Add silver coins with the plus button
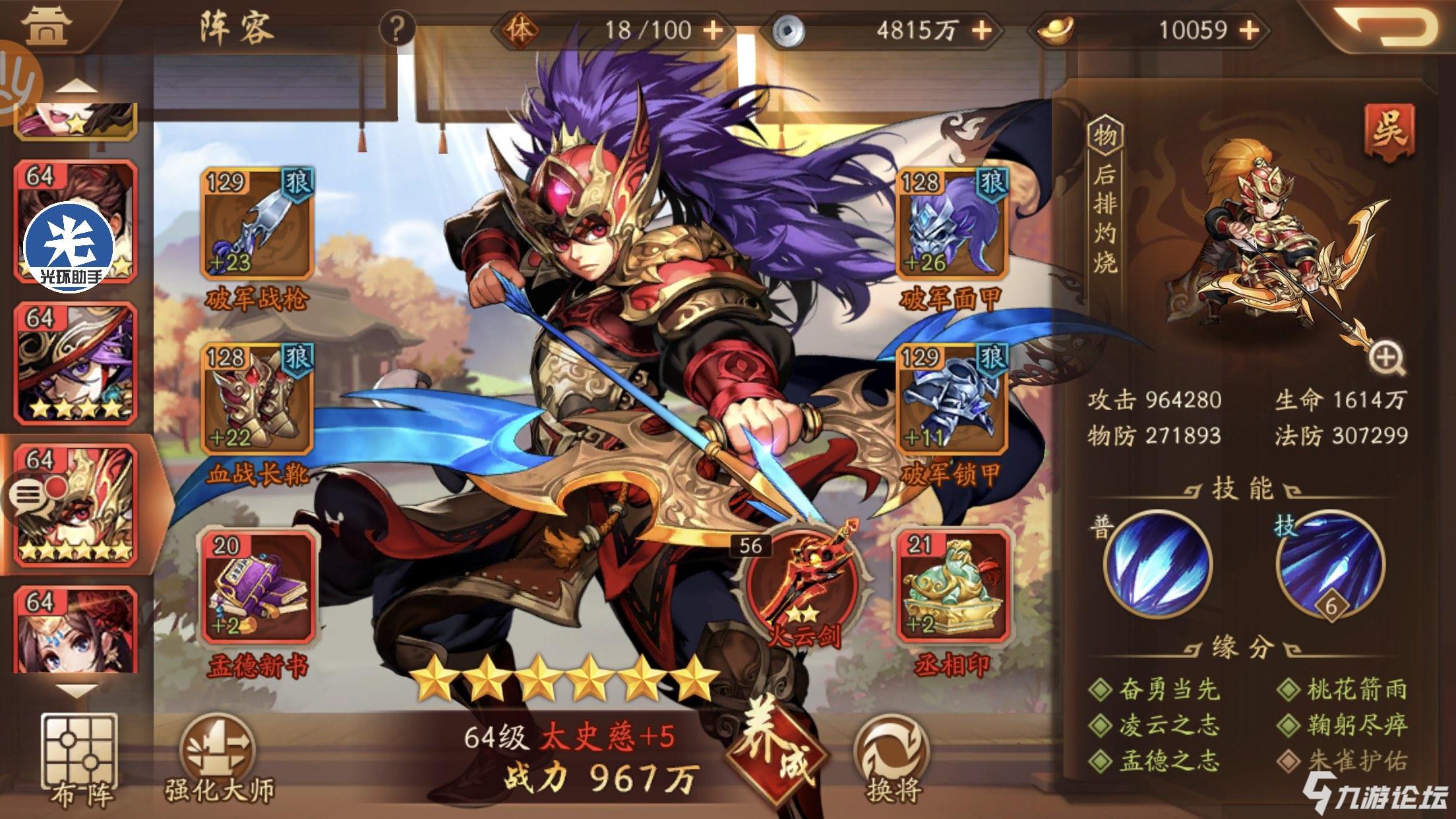Image resolution: width=1456 pixels, height=819 pixels. [982, 30]
